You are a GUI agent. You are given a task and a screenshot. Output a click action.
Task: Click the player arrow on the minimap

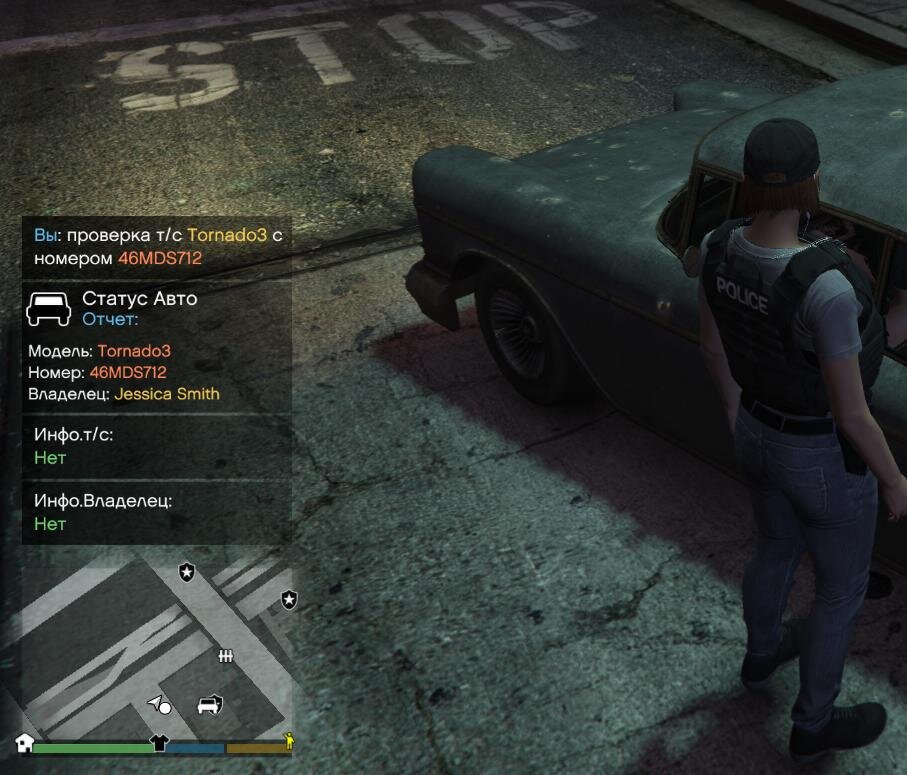155,704
